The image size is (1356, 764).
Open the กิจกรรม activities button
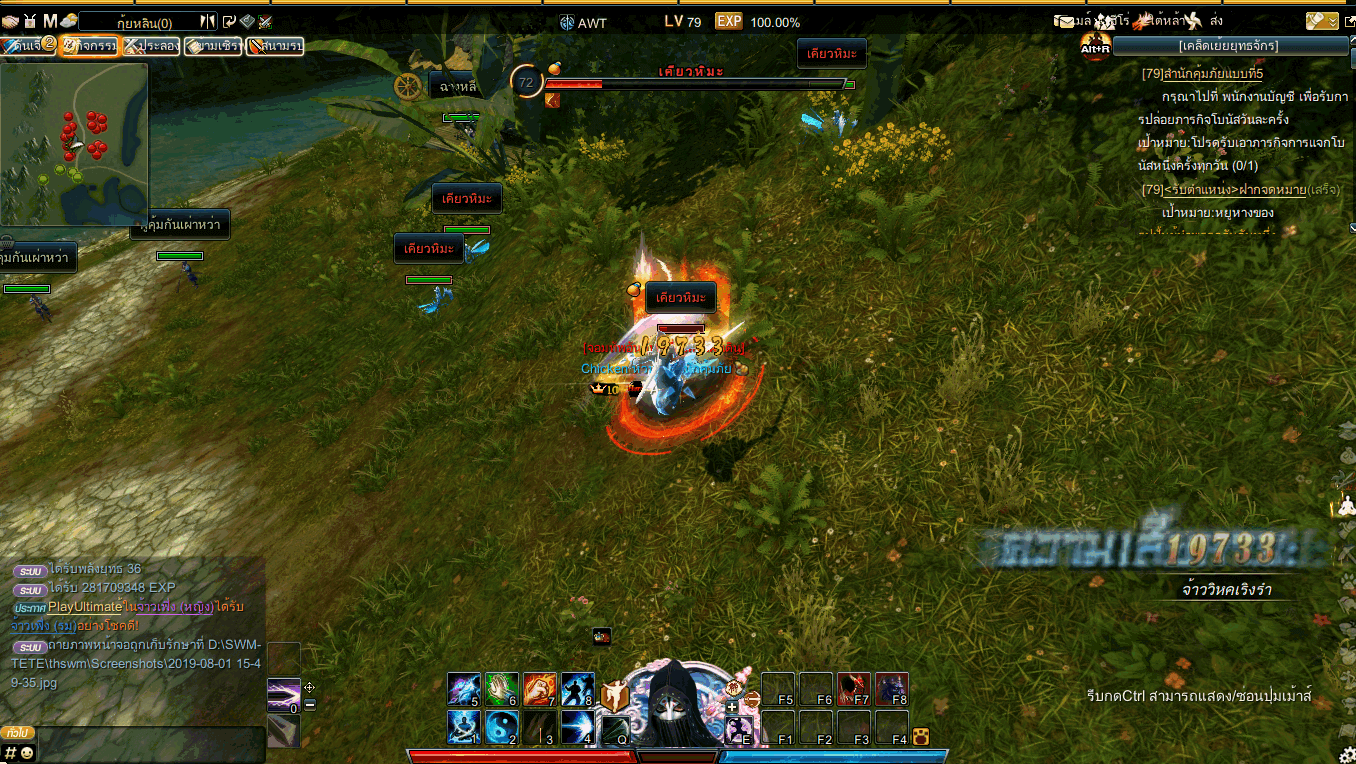[x=88, y=46]
